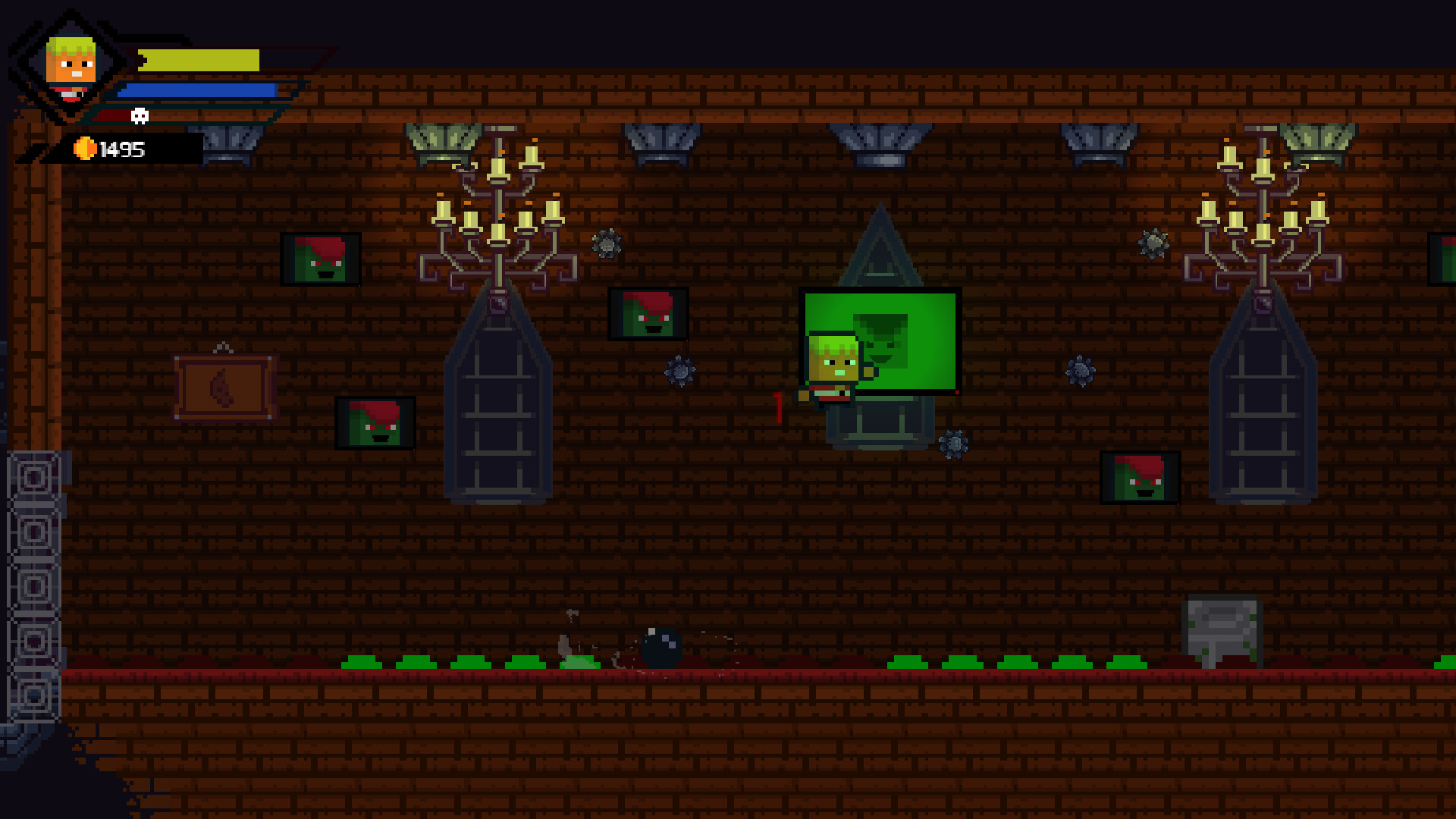Viewport: 1456px width, 819px height.
Task: Select the spiked ball right of the green portrait
Action: click(1082, 370)
